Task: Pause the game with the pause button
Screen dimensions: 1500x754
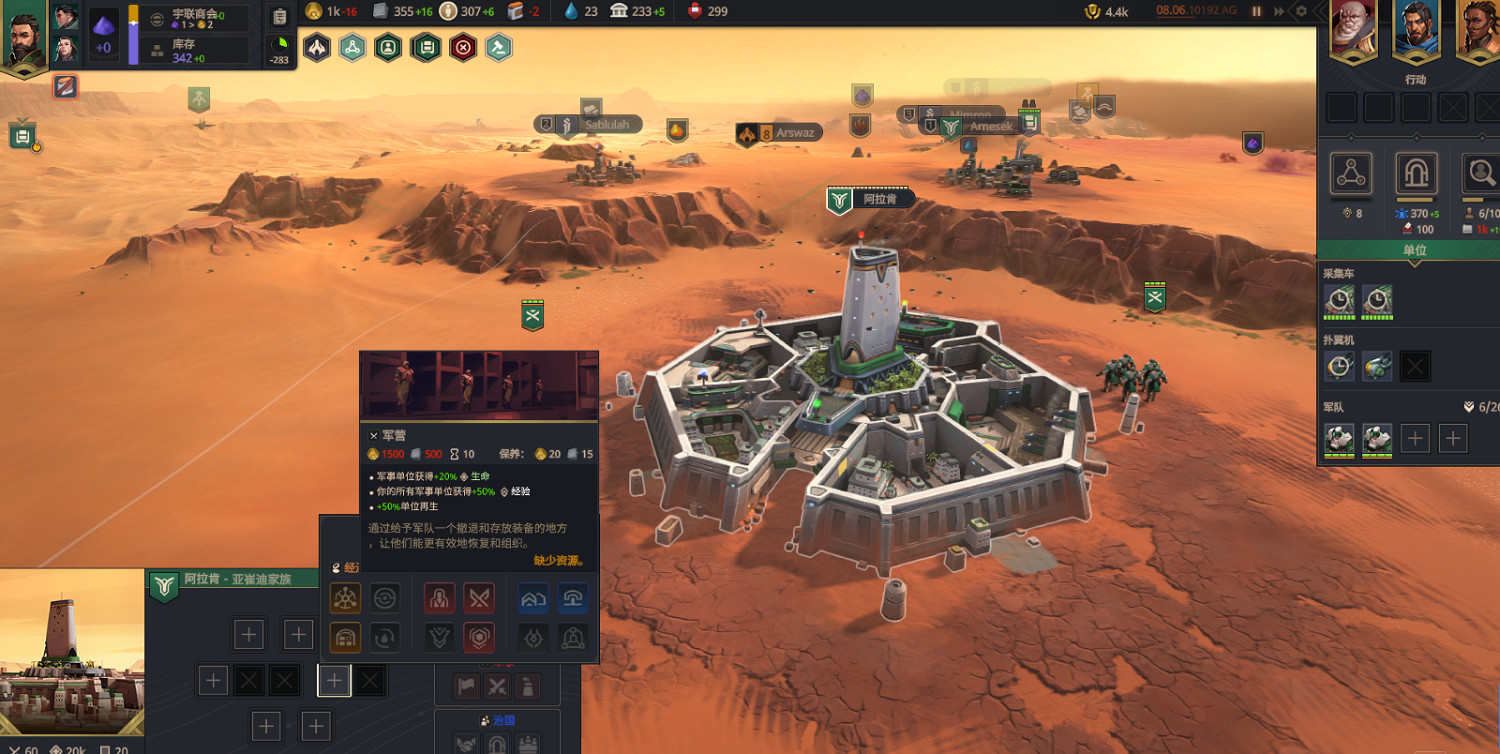Action: 1257,11
